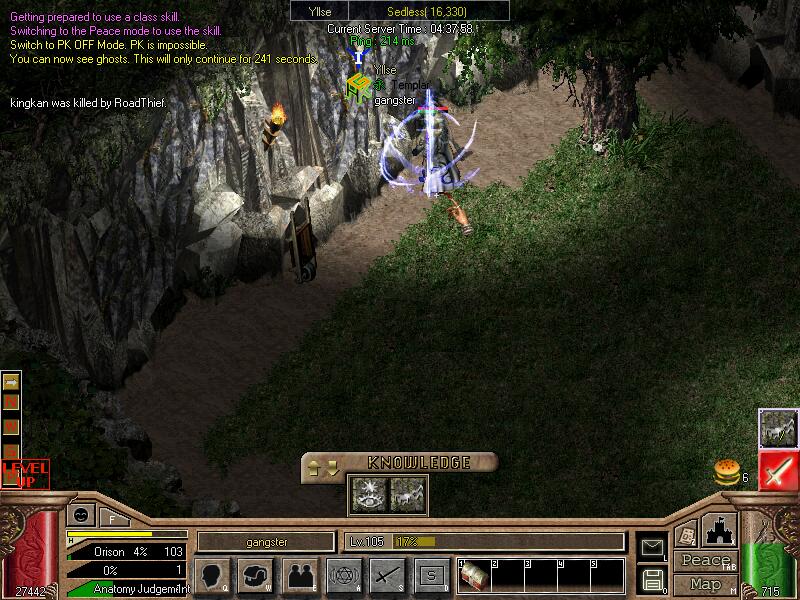This screenshot has height=600, width=800.
Task: Click the red LEVEL UP indicator
Action: pyautogui.click(x=25, y=472)
